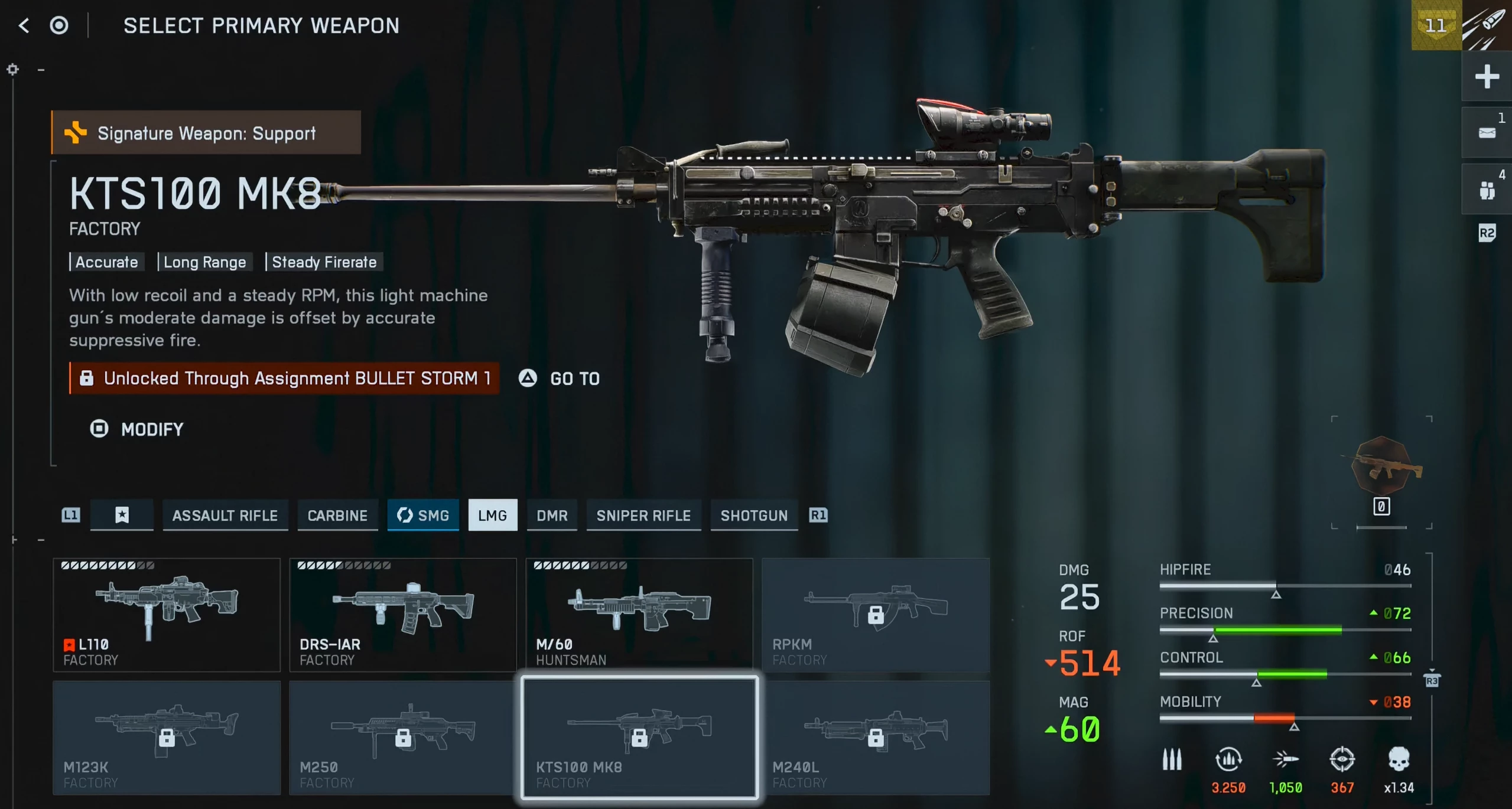This screenshot has height=809, width=1512.
Task: Open the Carbine weapon category
Action: [x=337, y=516]
